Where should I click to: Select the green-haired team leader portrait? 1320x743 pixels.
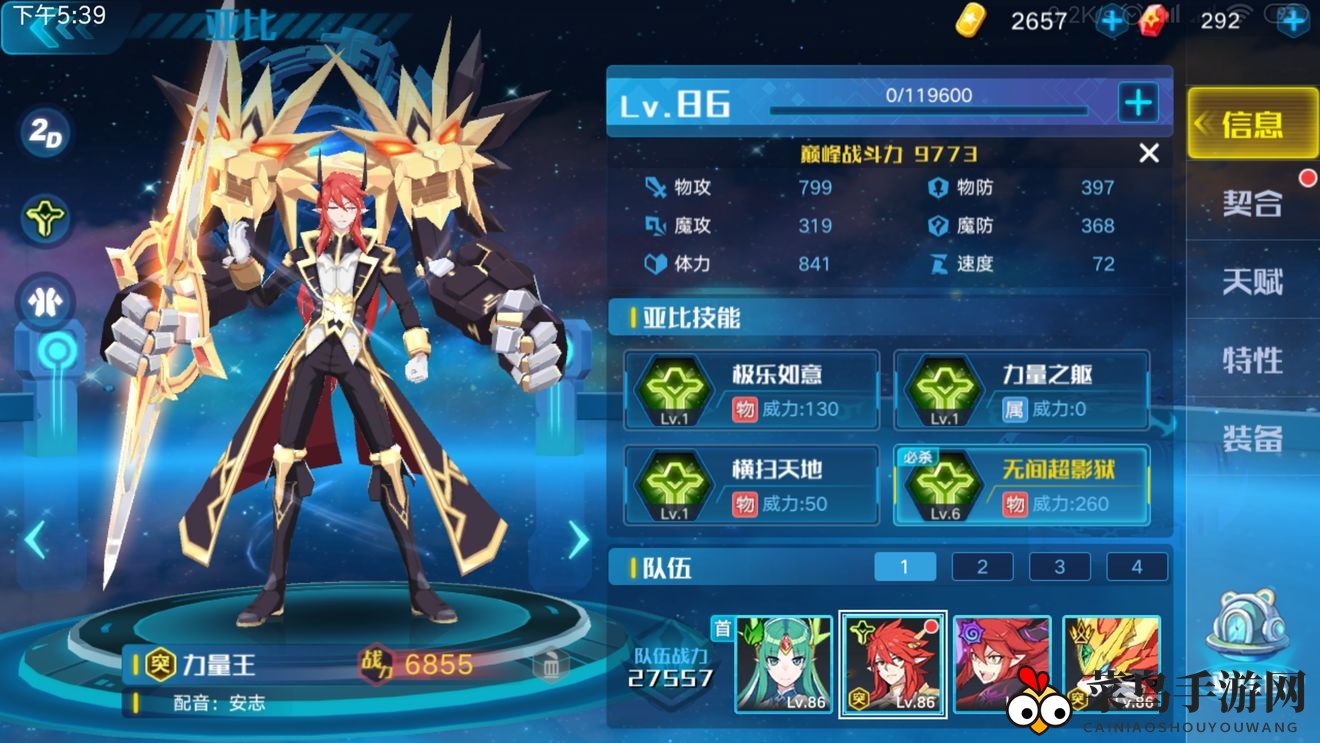click(784, 664)
